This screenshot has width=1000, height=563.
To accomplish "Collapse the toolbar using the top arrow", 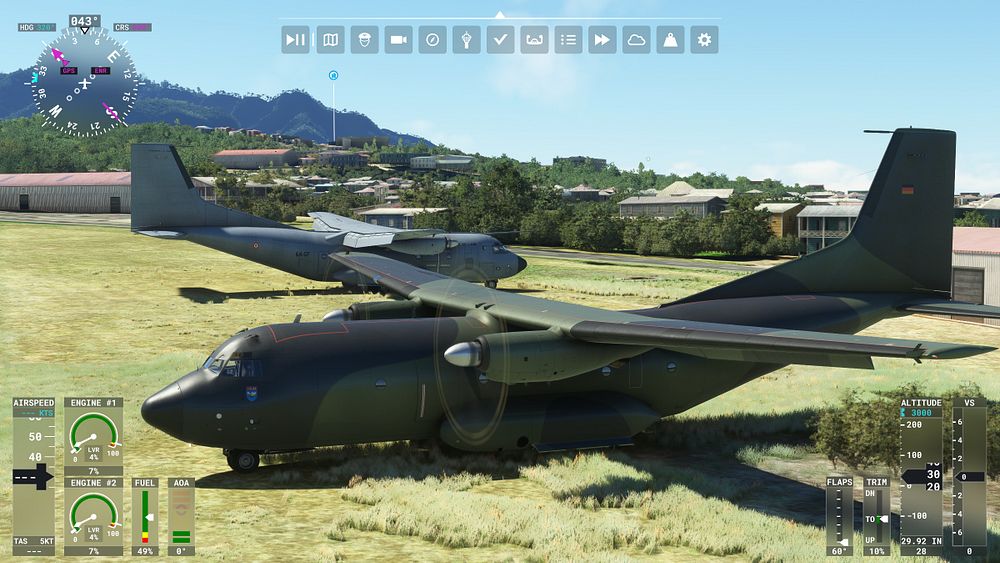I will pos(500,15).
